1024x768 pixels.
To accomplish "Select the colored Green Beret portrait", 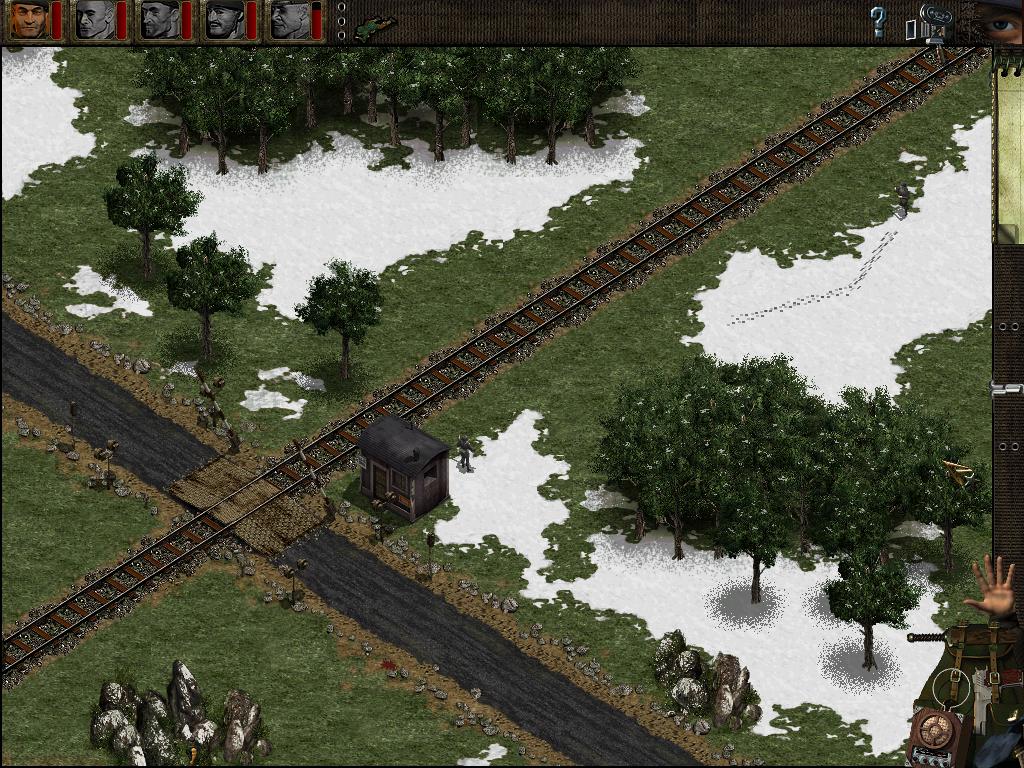I will click(x=29, y=20).
